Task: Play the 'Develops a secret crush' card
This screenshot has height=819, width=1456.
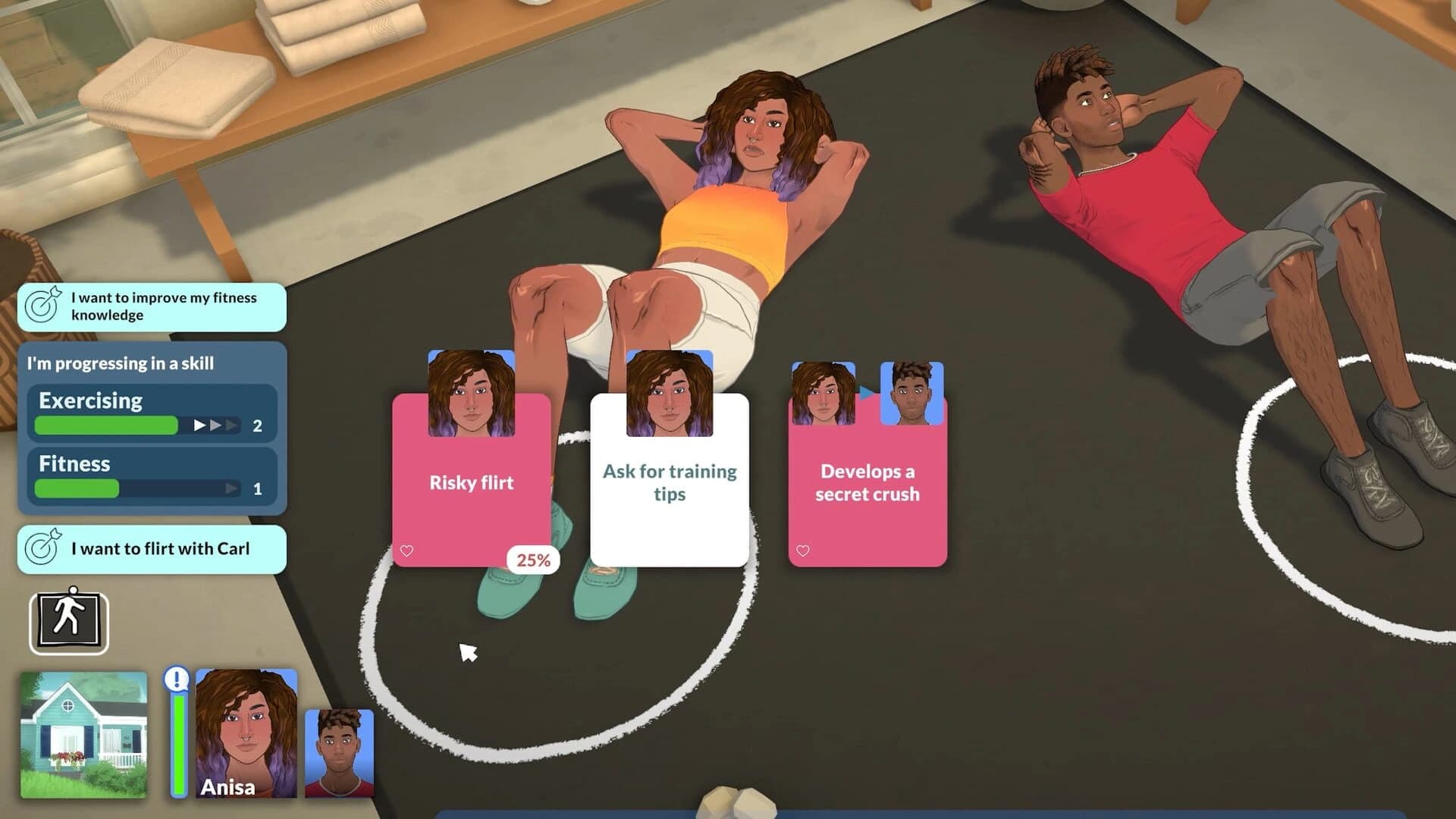Action: click(x=868, y=482)
